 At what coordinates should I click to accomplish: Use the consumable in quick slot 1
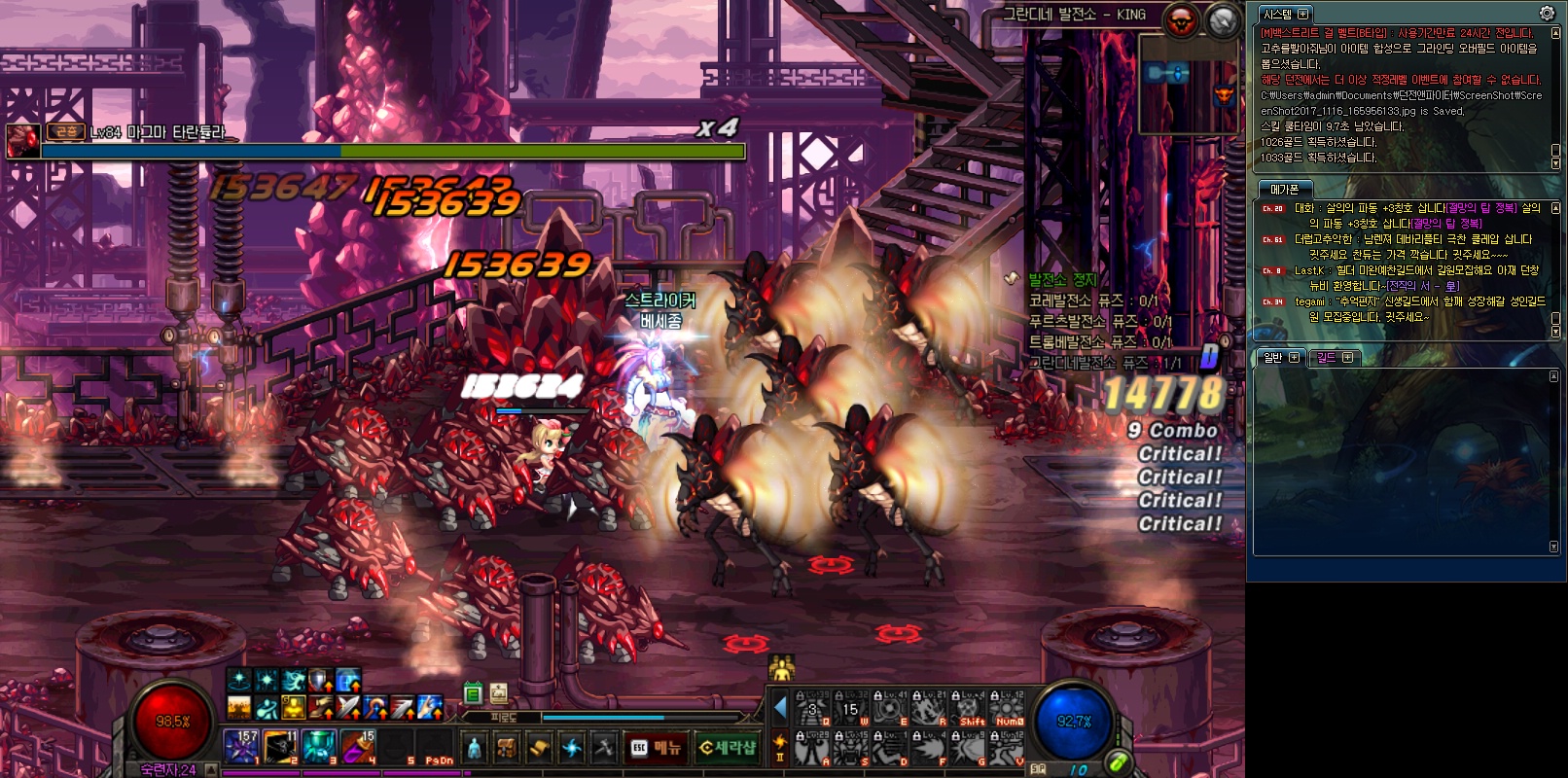[241, 746]
